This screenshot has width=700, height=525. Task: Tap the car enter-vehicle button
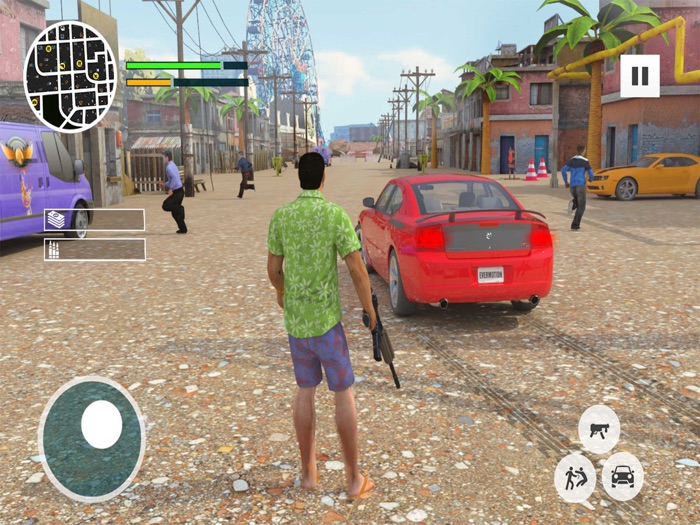622,477
